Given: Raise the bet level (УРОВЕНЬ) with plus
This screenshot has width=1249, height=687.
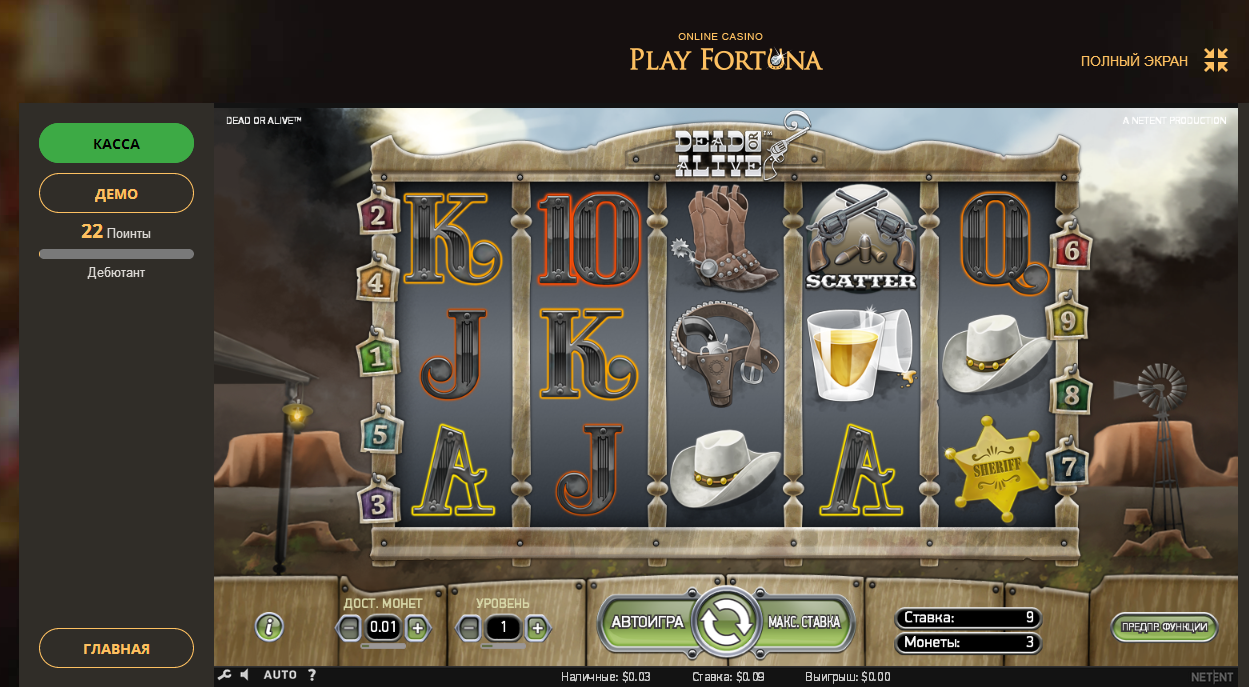Looking at the screenshot, I should tap(537, 628).
